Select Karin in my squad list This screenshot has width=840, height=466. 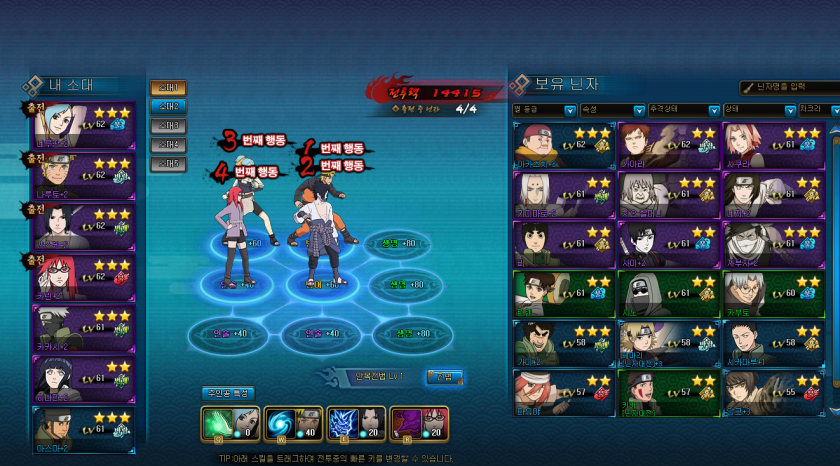tap(83, 279)
